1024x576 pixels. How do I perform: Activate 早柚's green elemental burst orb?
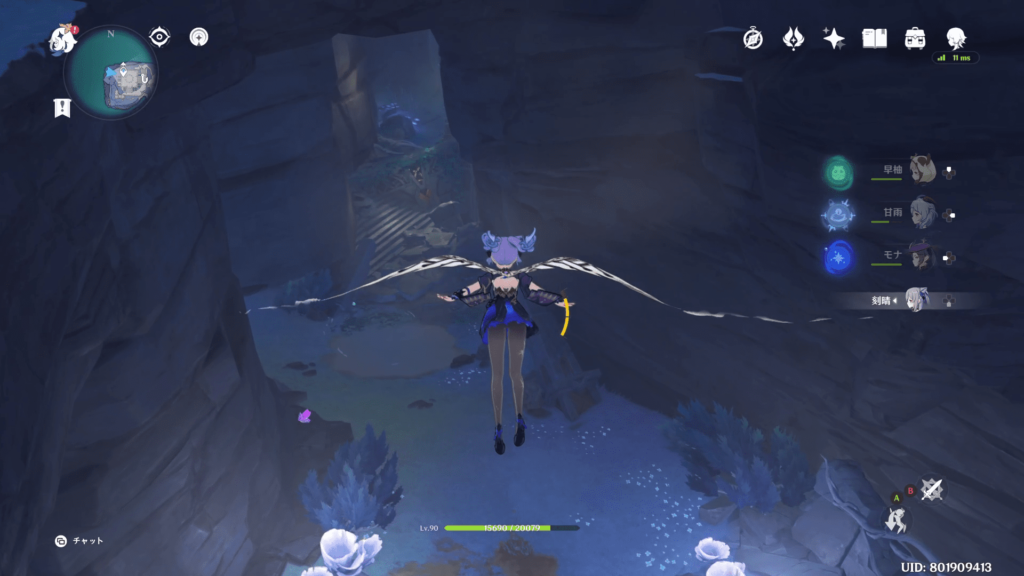(837, 172)
